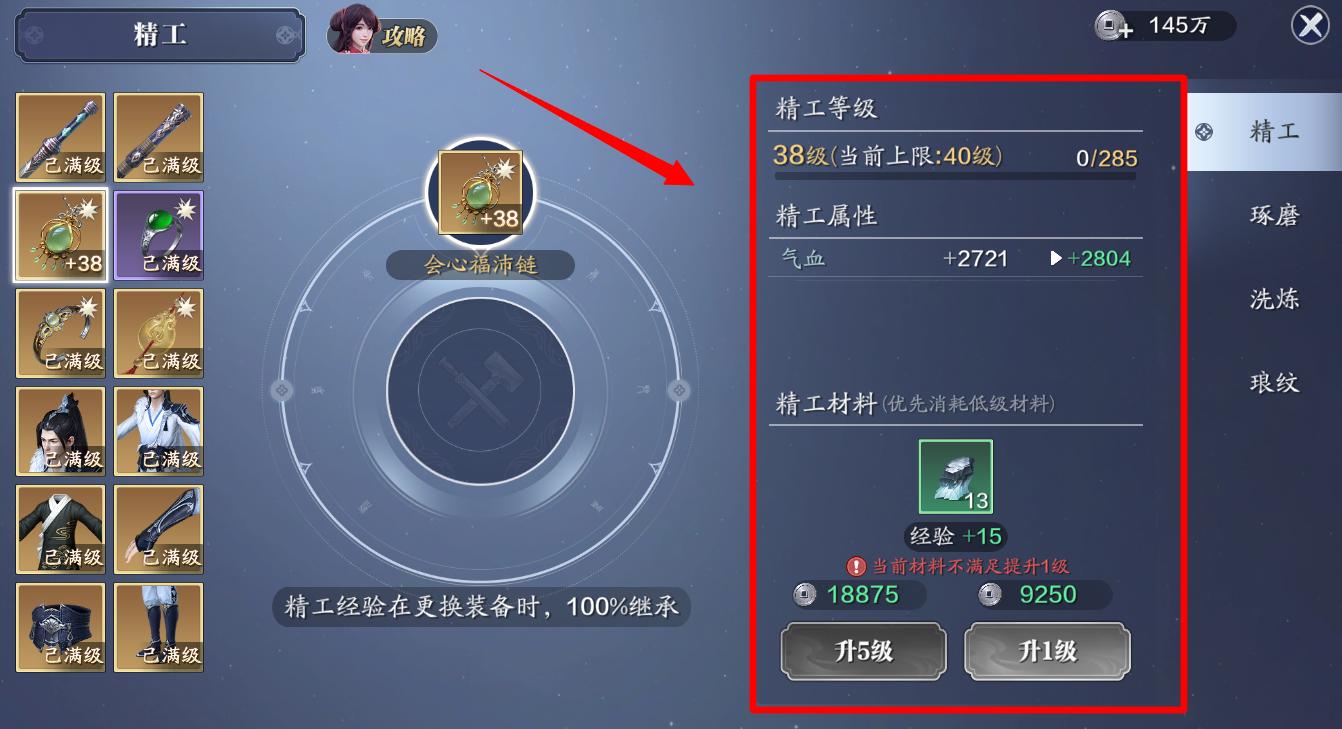The height and width of the screenshot is (729, 1342).
Task: Select the top-left sword equipment icon
Action: point(60,136)
